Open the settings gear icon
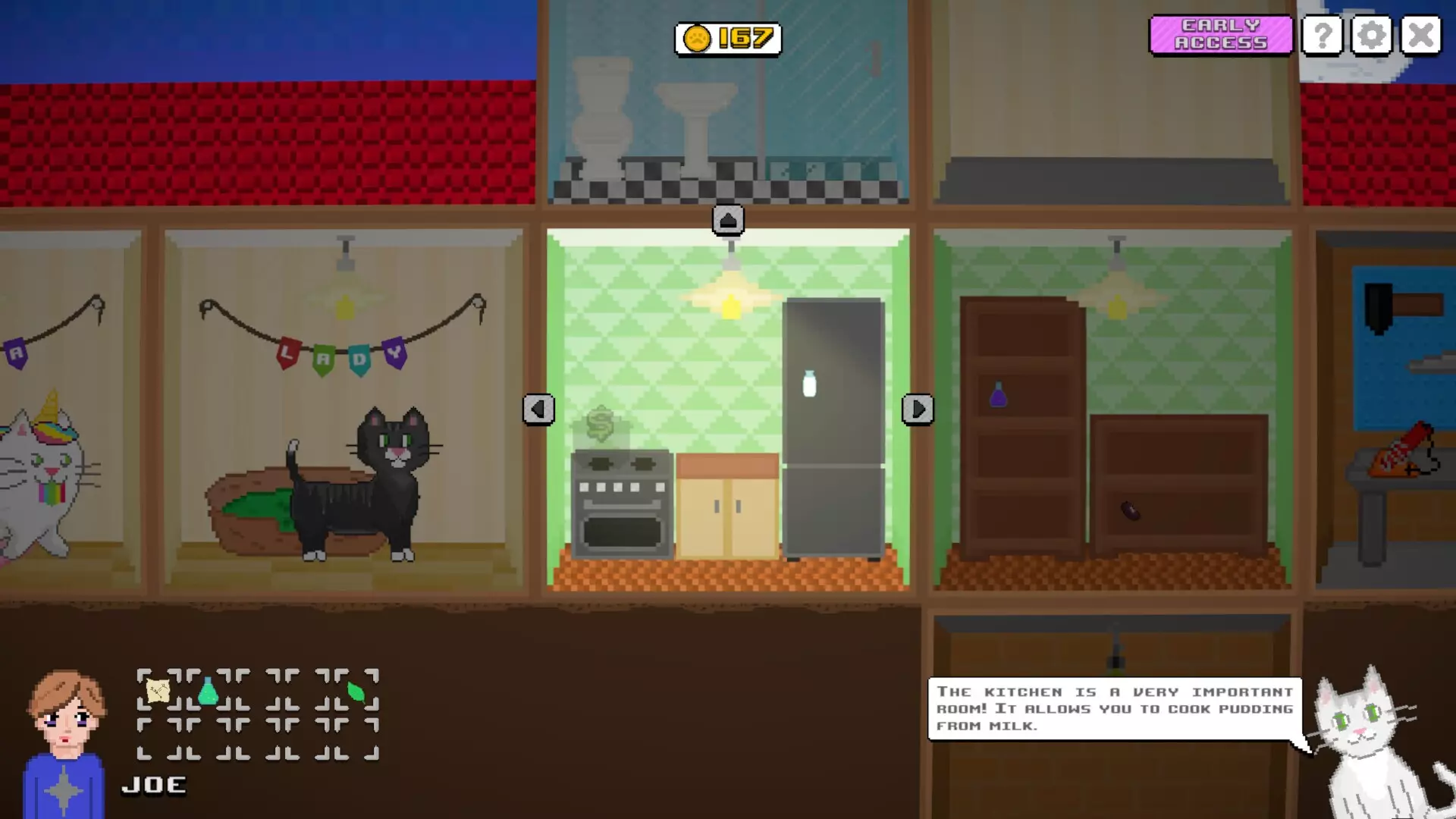The image size is (1456, 819). pos(1371,35)
